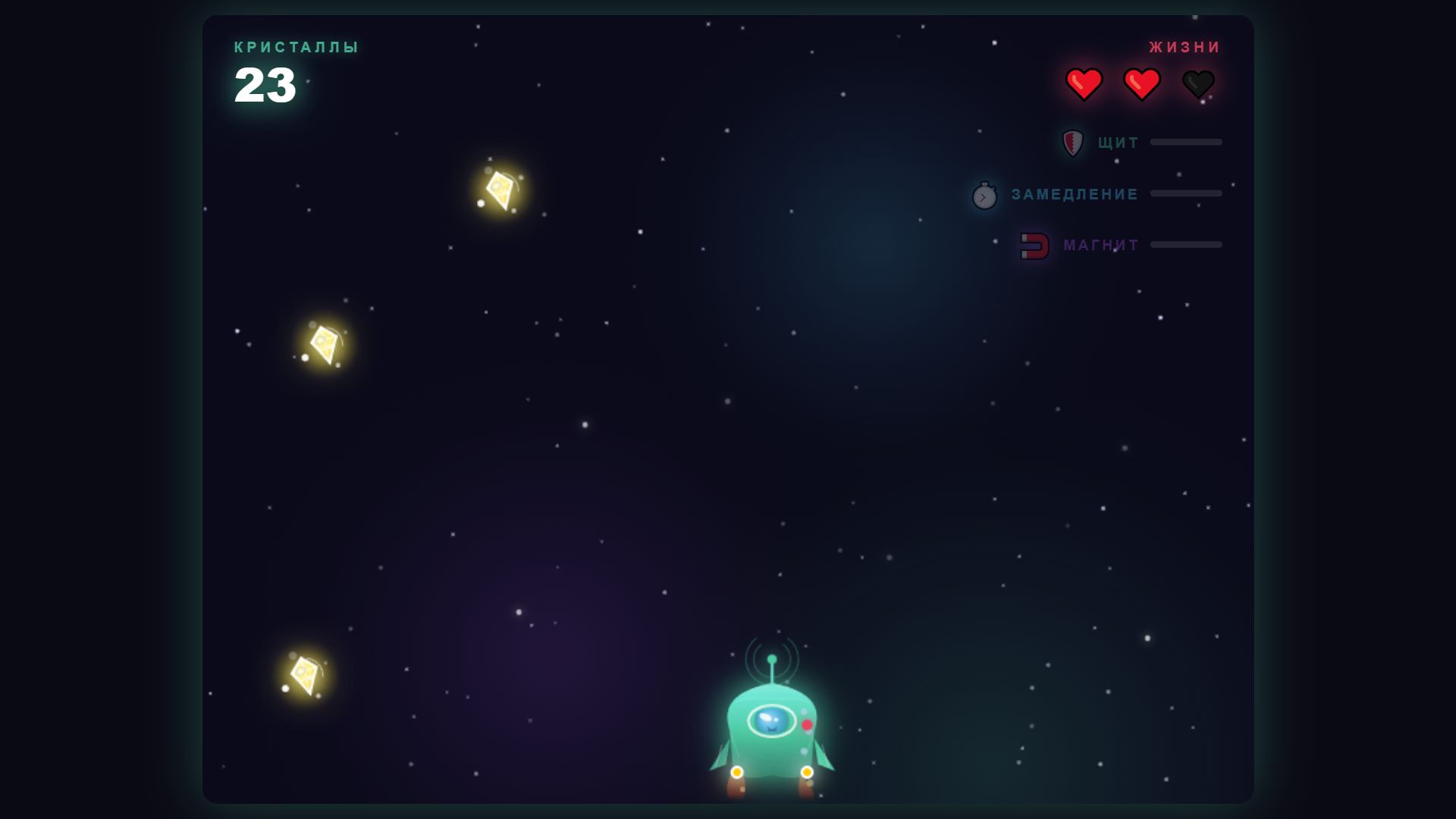Click the robot's antenna

click(x=772, y=660)
